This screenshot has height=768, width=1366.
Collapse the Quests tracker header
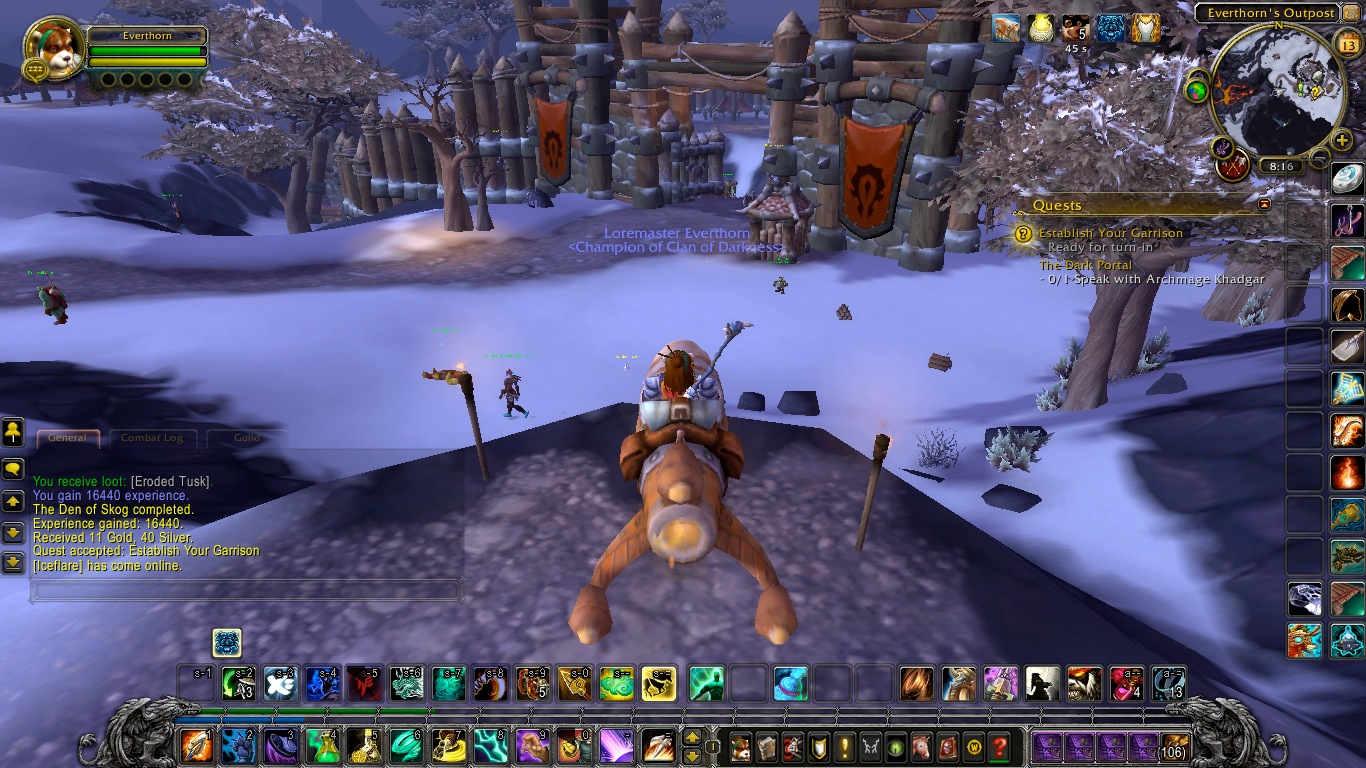(x=1265, y=204)
